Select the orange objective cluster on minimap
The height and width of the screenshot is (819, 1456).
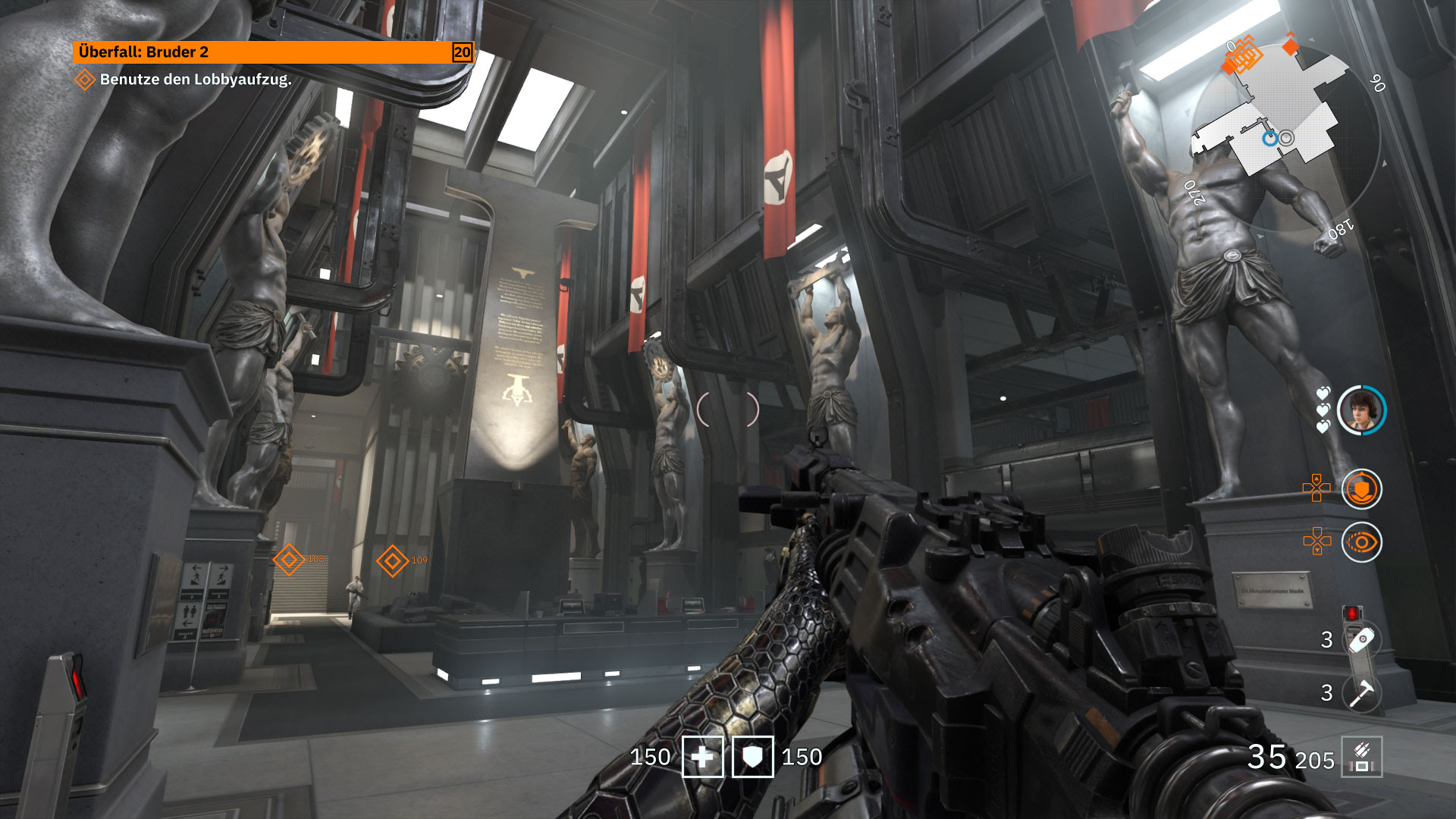click(x=1242, y=57)
